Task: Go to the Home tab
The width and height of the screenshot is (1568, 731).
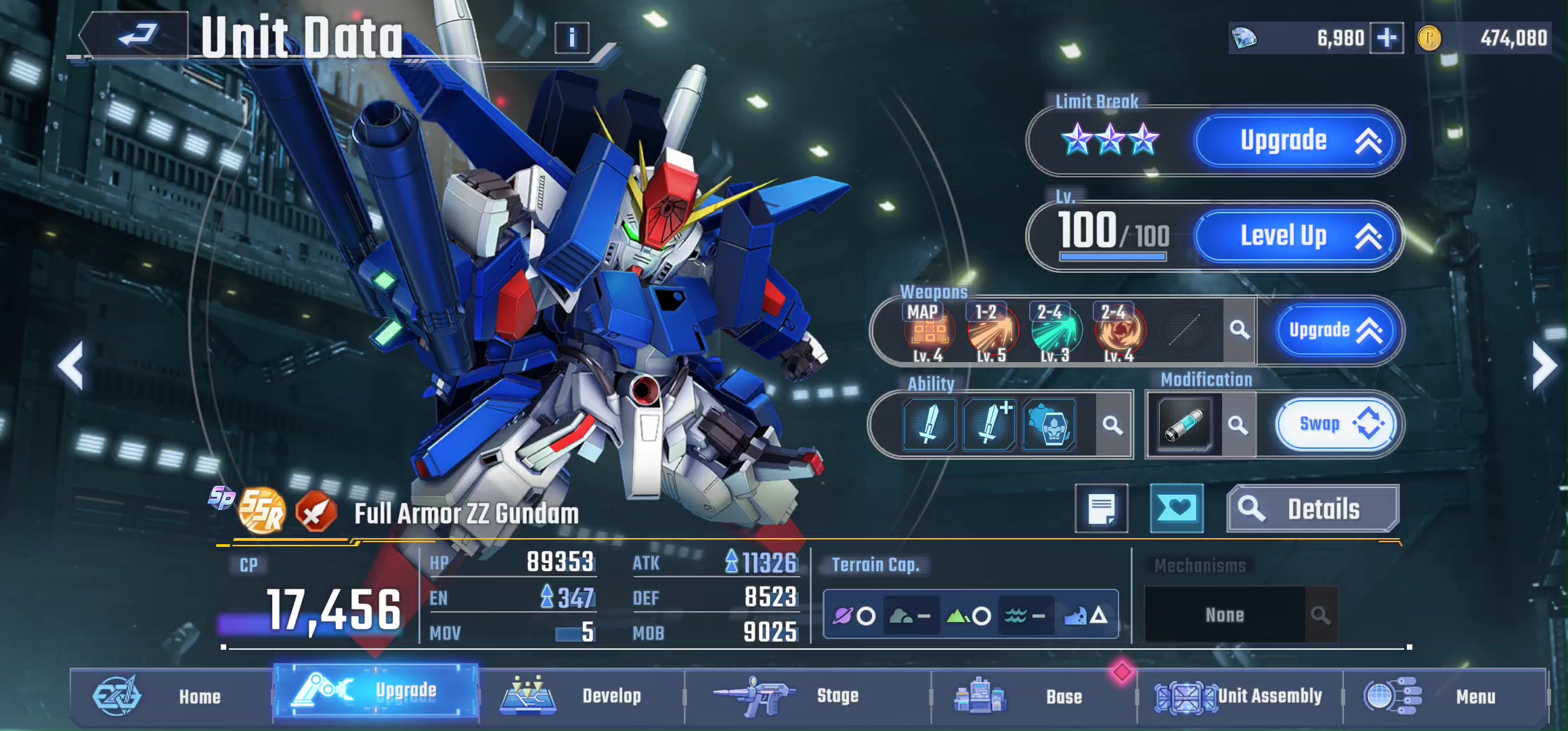Action: (x=169, y=696)
